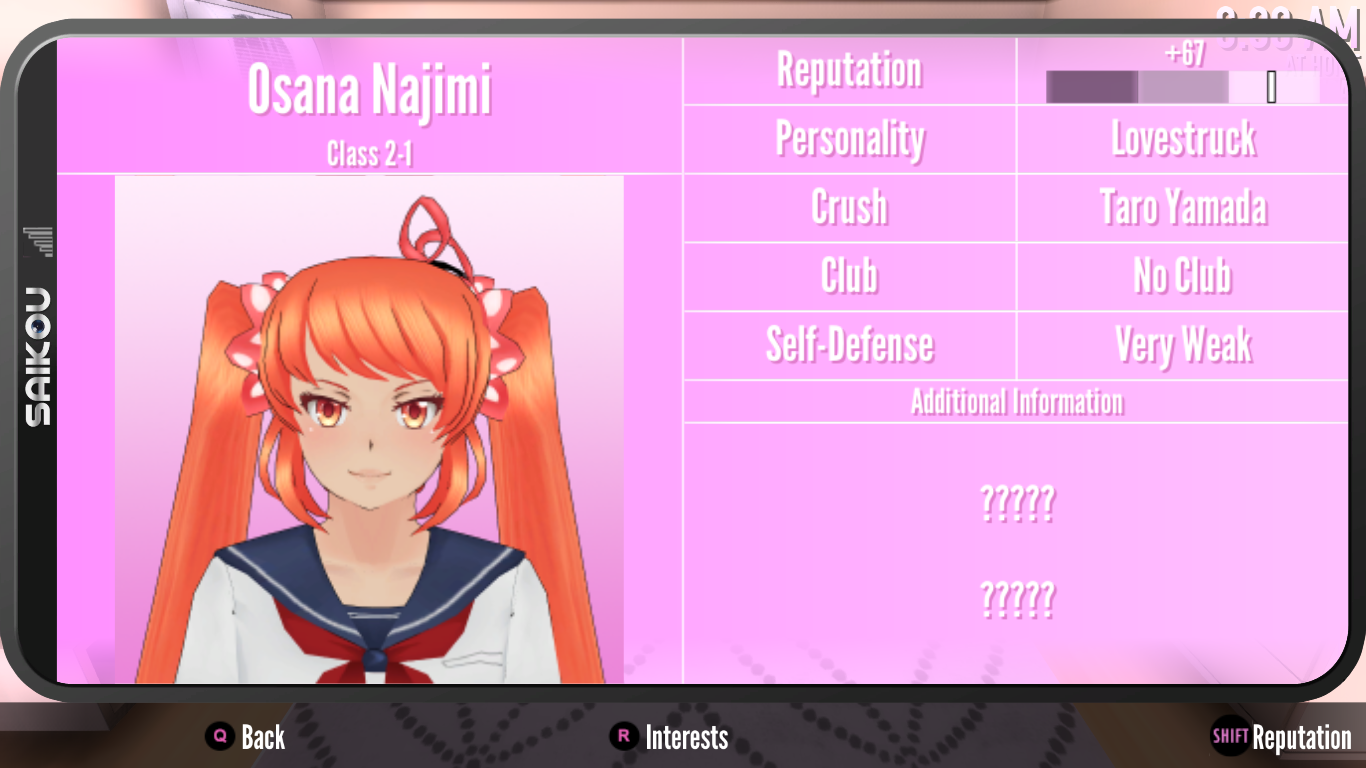1366x768 pixels.
Task: Click the Class 2-1 label
Action: click(x=370, y=152)
